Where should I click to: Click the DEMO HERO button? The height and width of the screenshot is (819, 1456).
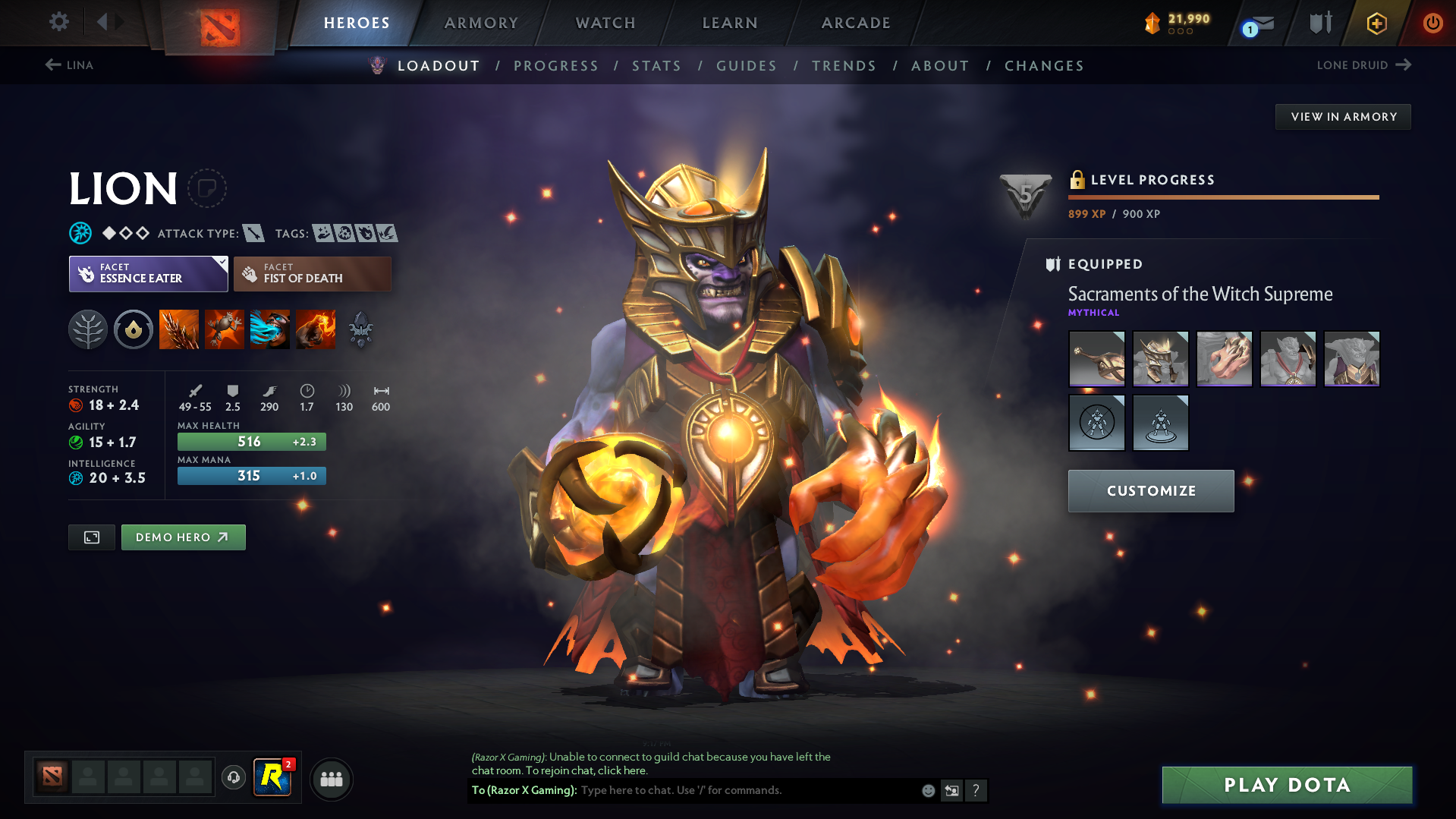182,537
